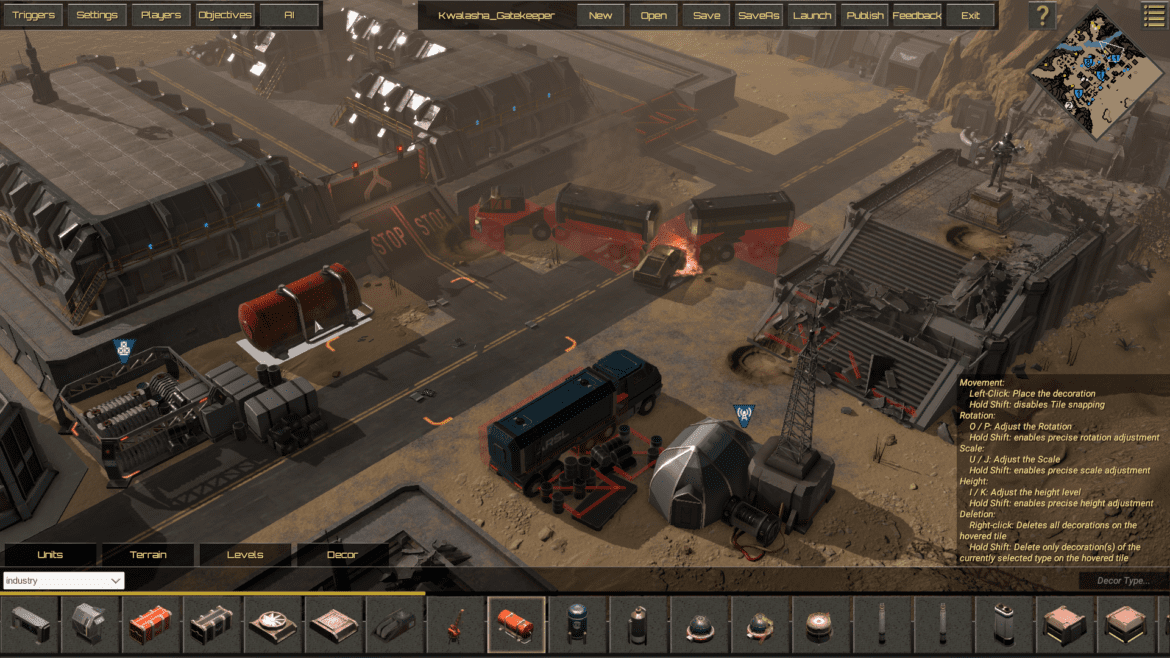Switch to the Levels tab
This screenshot has width=1170, height=658.
245,555
